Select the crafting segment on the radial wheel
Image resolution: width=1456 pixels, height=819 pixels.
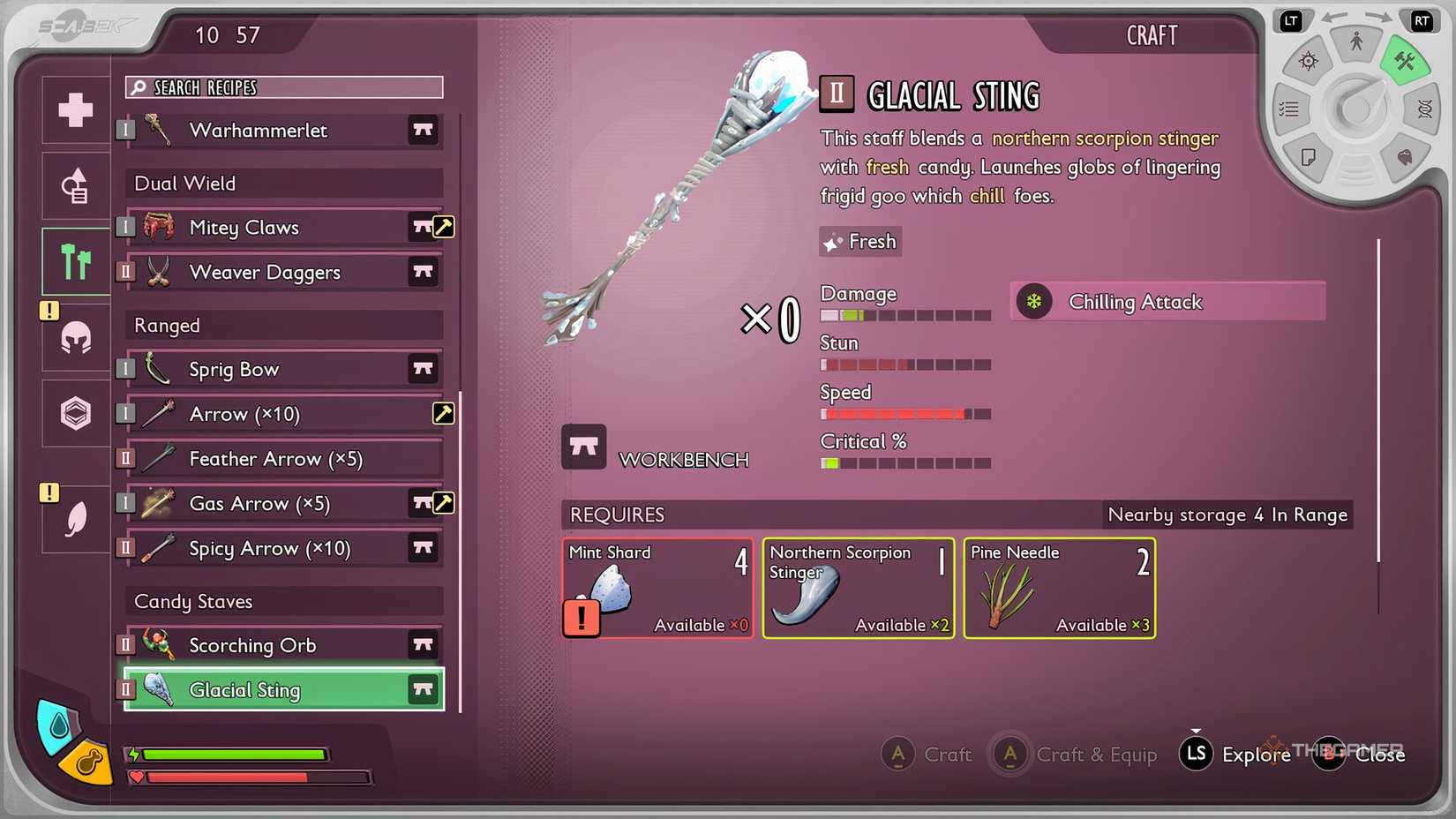(x=1407, y=60)
